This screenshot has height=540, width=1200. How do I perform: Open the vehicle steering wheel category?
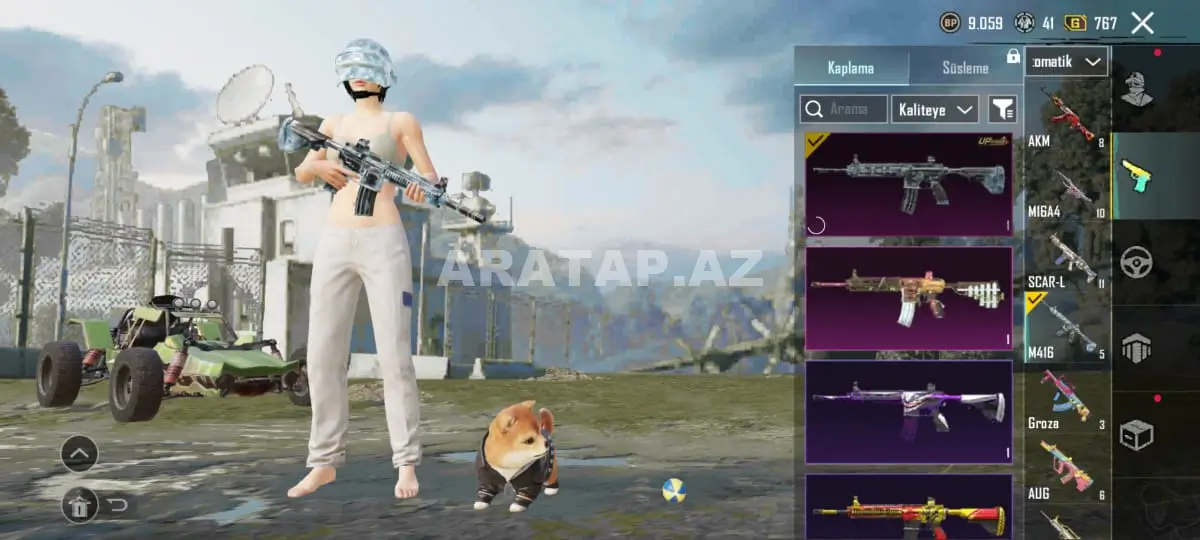pos(1136,262)
